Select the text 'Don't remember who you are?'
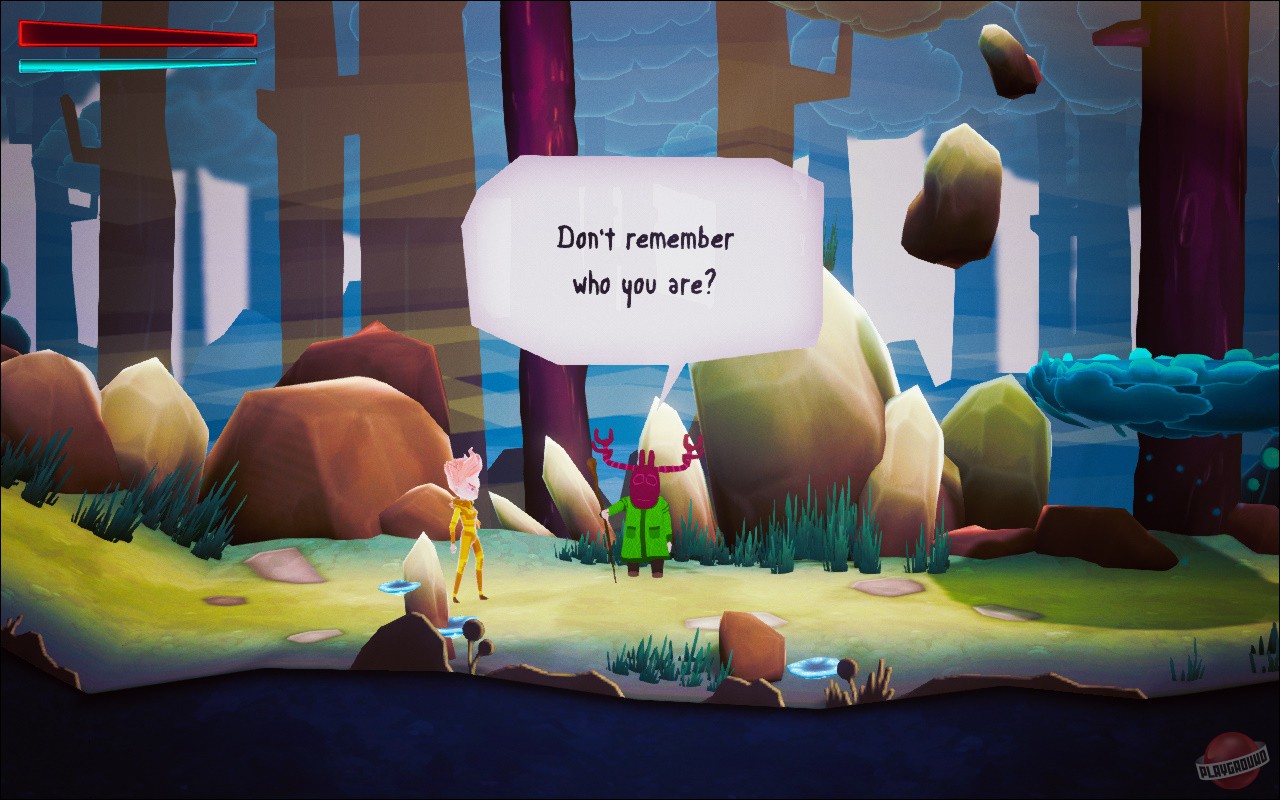This screenshot has width=1280, height=800. (x=645, y=260)
